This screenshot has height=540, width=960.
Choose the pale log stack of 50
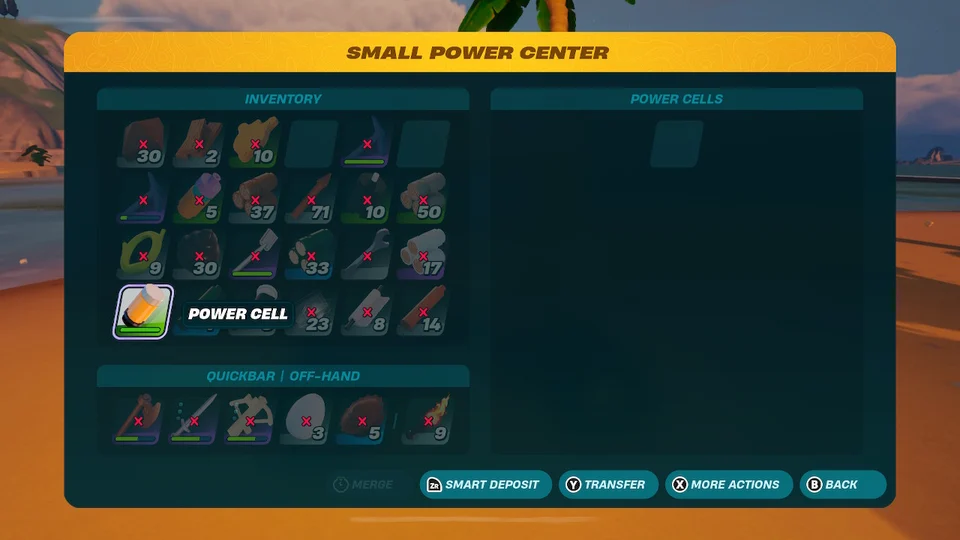(x=422, y=199)
